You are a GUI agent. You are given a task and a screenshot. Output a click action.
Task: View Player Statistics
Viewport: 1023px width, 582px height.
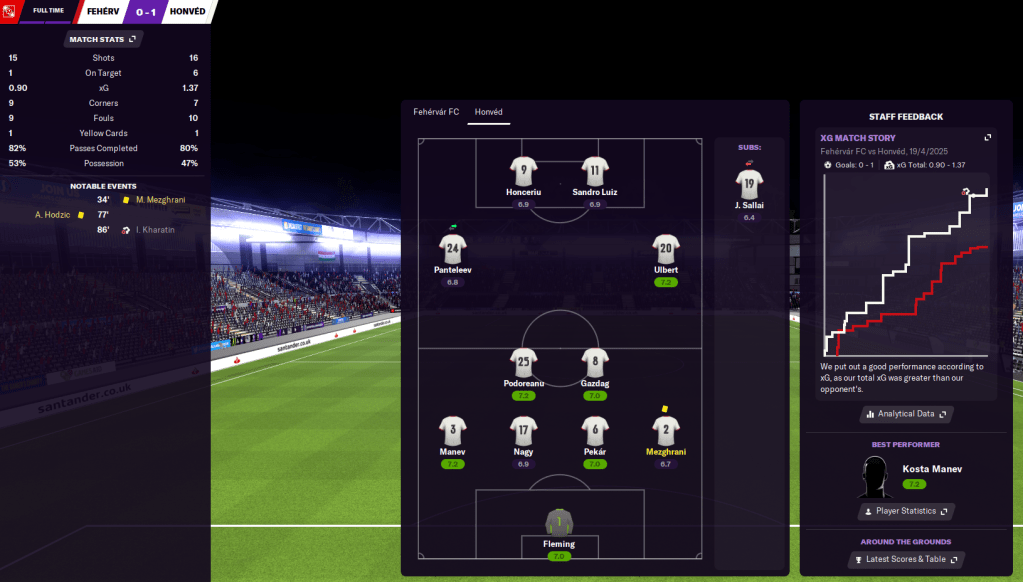[x=906, y=511]
